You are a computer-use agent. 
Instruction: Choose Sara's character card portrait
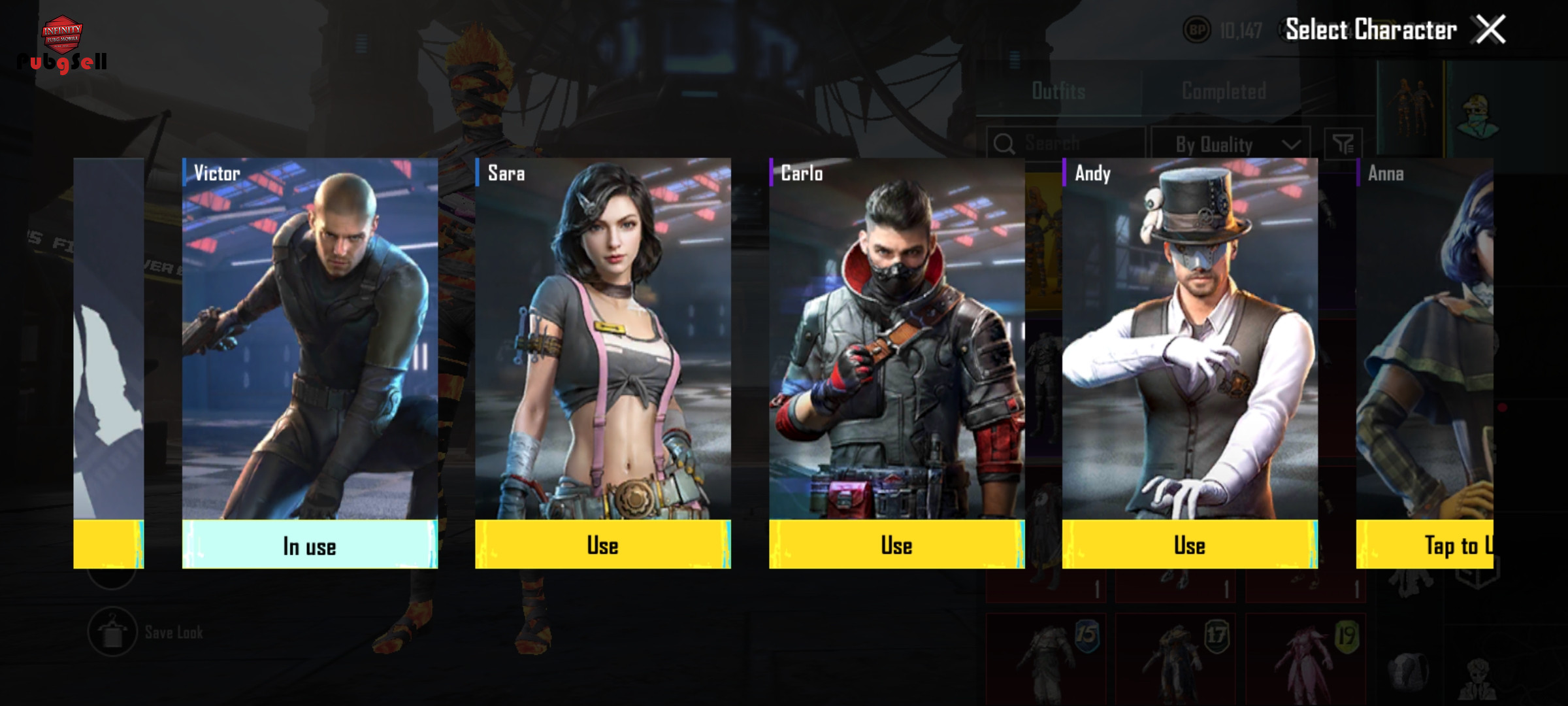click(x=602, y=340)
